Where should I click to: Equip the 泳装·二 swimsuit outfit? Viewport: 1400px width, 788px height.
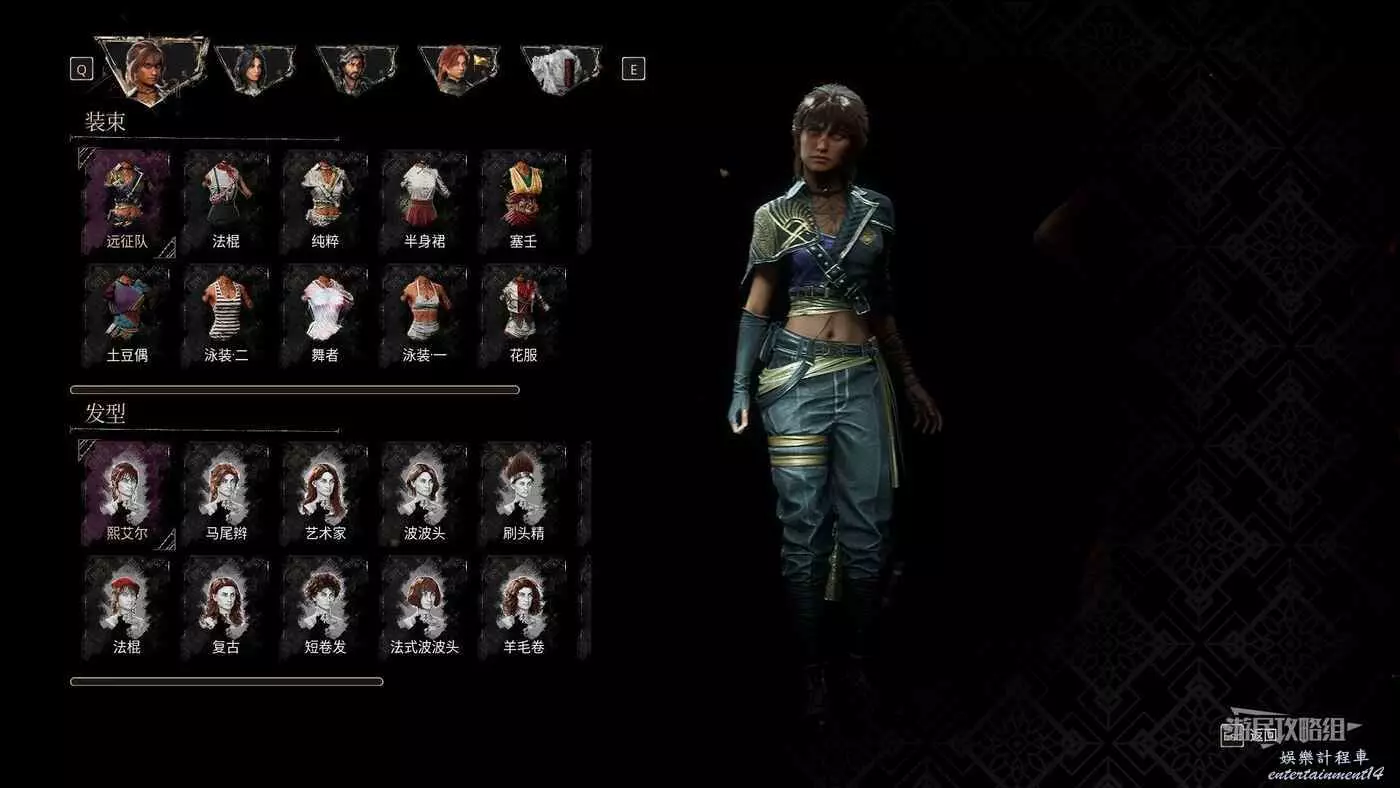pos(226,313)
